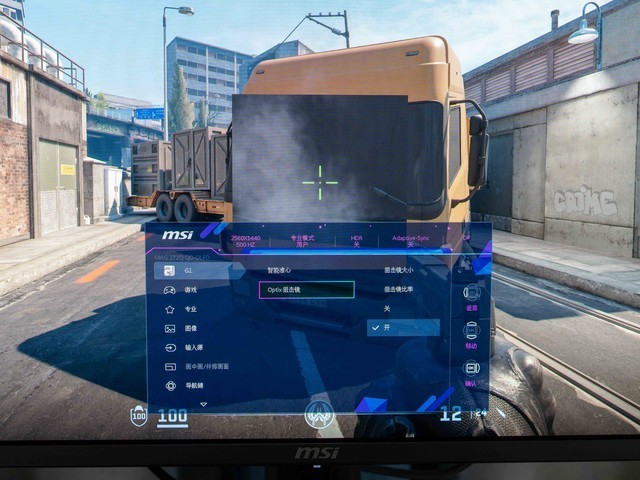Screen dimensions: 640x480
Task: Set the scope option to 关 (Off)
Action: 387,309
